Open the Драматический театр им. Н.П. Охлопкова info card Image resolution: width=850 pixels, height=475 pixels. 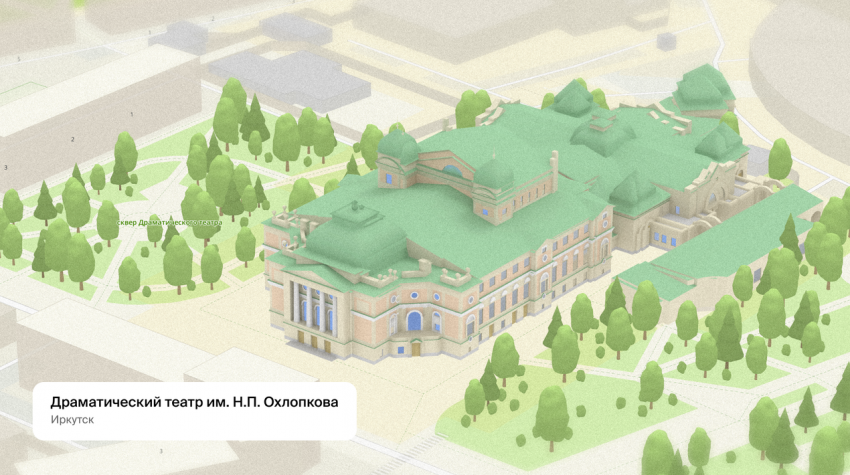pos(194,410)
